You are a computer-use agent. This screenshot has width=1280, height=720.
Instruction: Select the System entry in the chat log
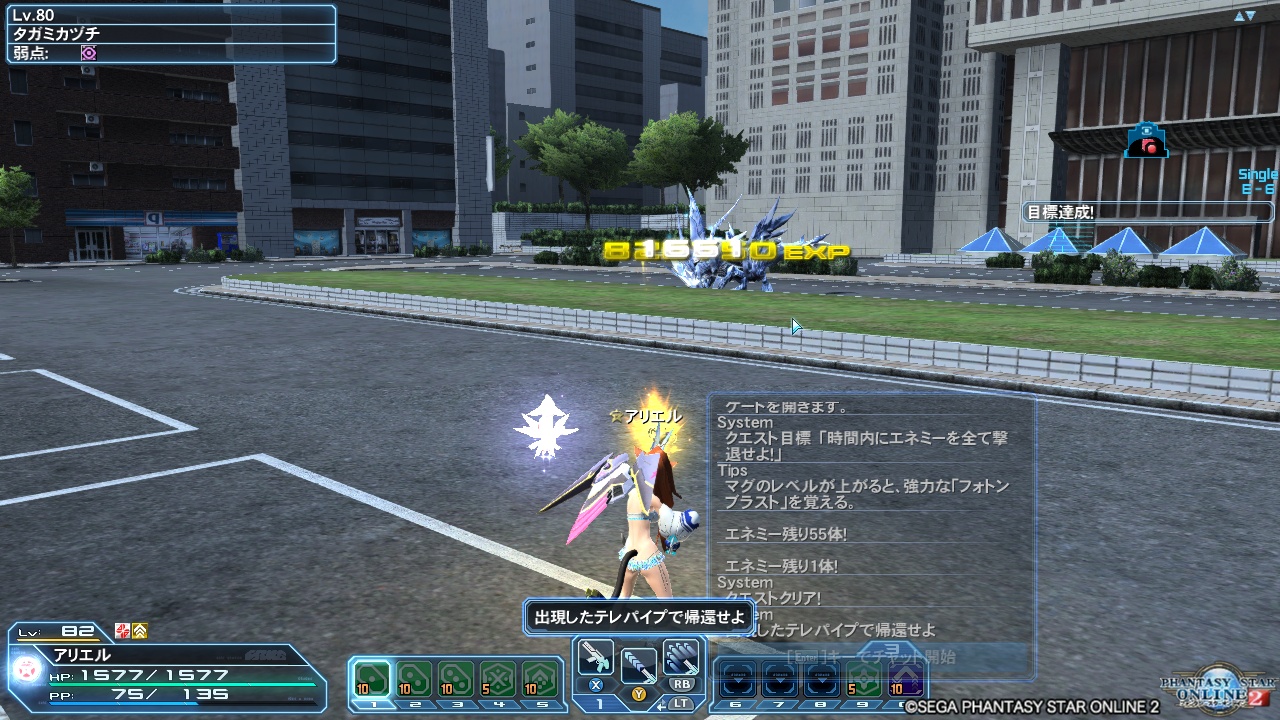pyautogui.click(x=745, y=421)
